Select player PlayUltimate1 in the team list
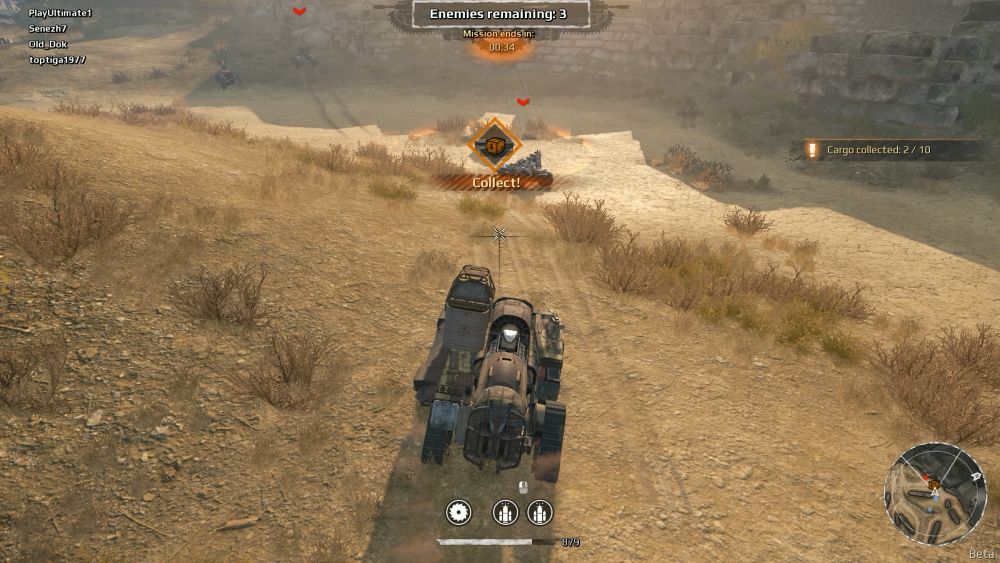Viewport: 1000px width, 563px height. 60,13
